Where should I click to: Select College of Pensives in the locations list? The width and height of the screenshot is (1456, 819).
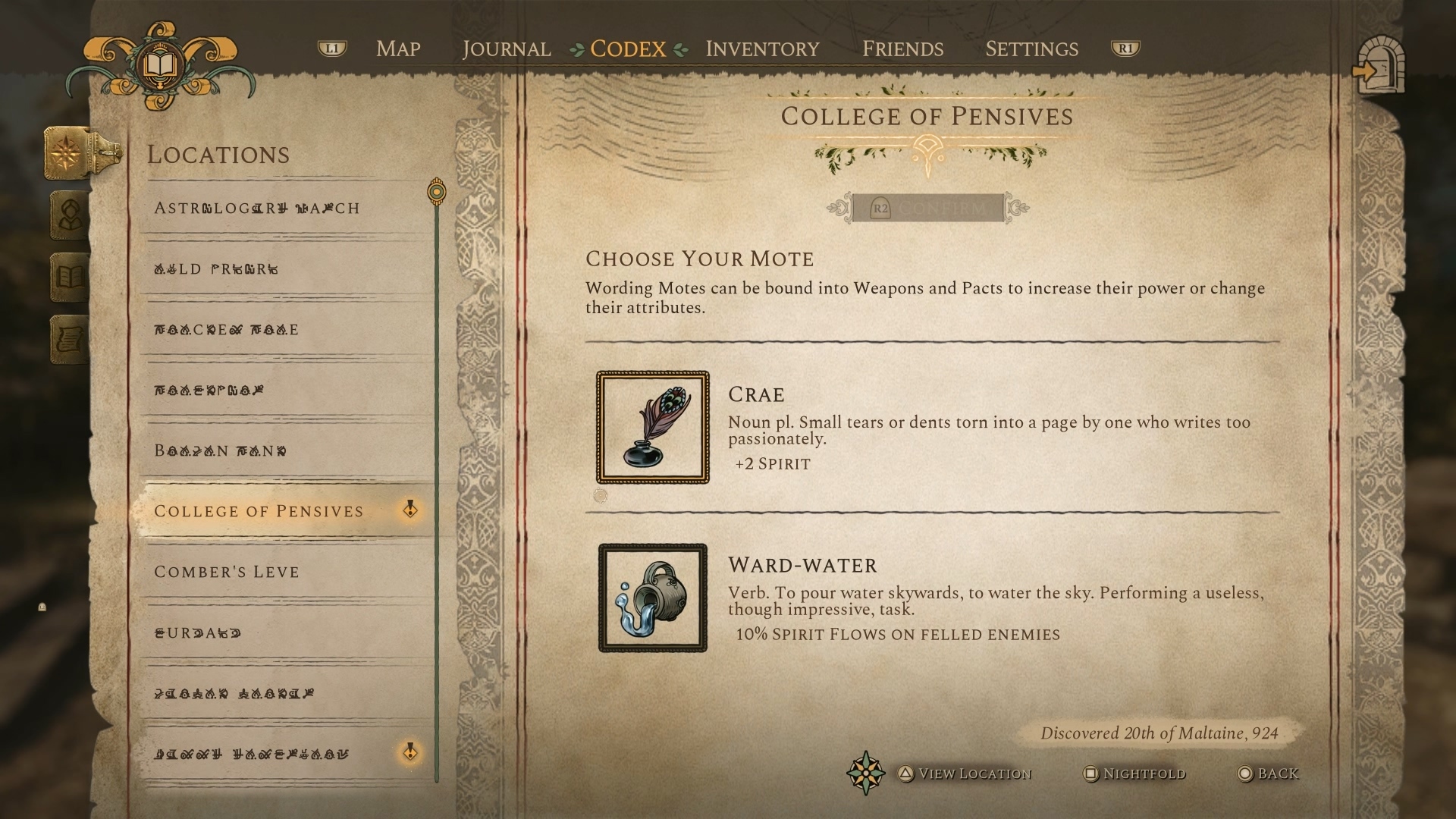pyautogui.click(x=259, y=511)
